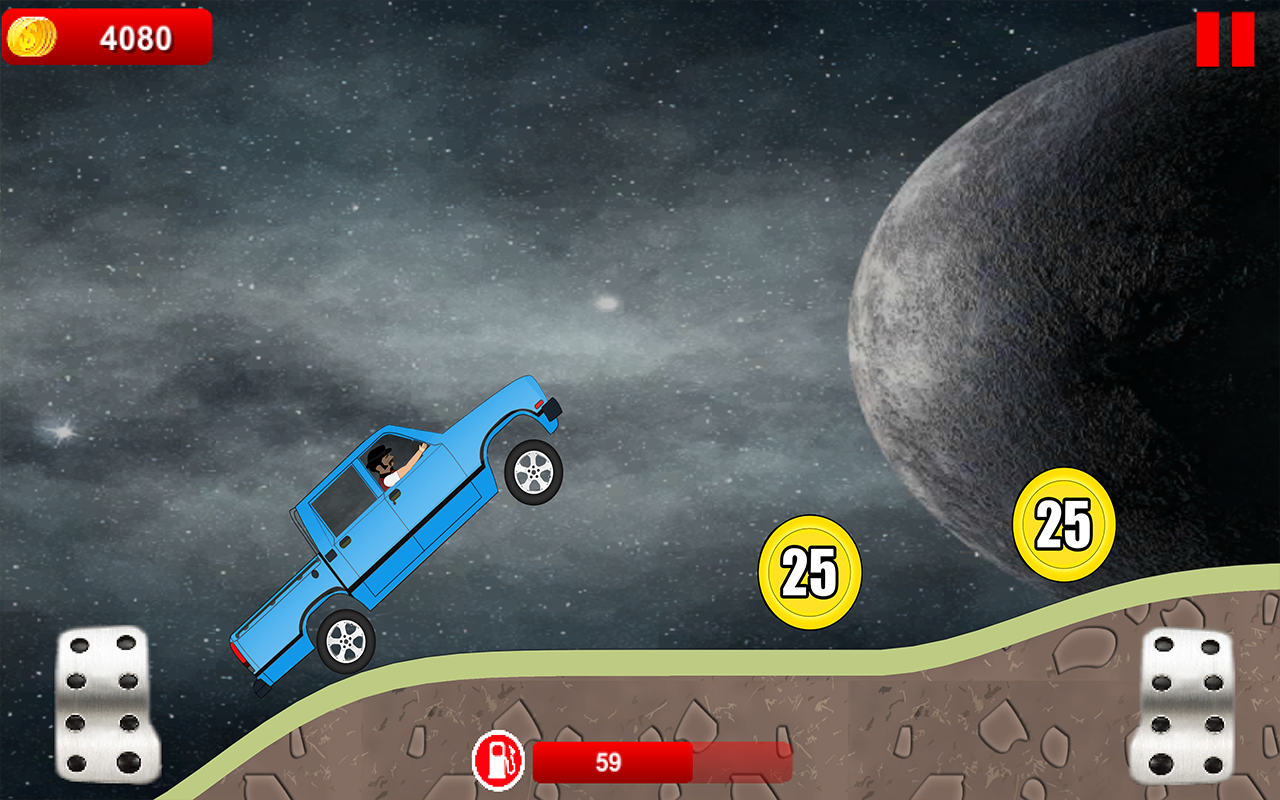Step on the right metal gas pedal
Viewport: 1280px width, 800px height.
1184,707
